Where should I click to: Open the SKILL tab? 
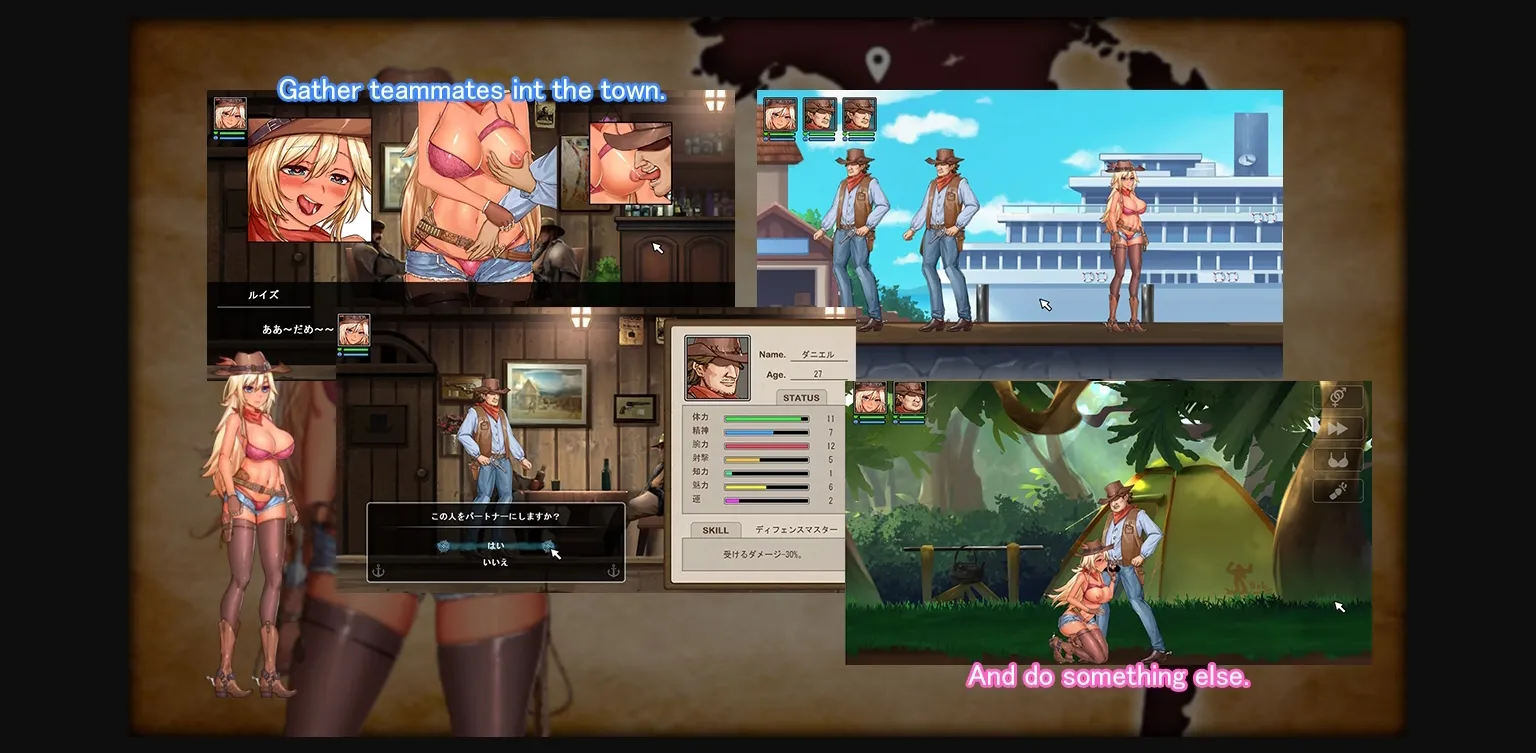[x=715, y=530]
